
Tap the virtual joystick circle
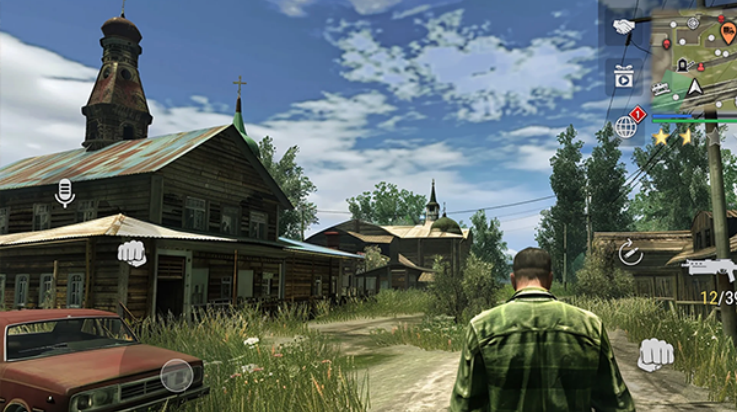[177, 375]
